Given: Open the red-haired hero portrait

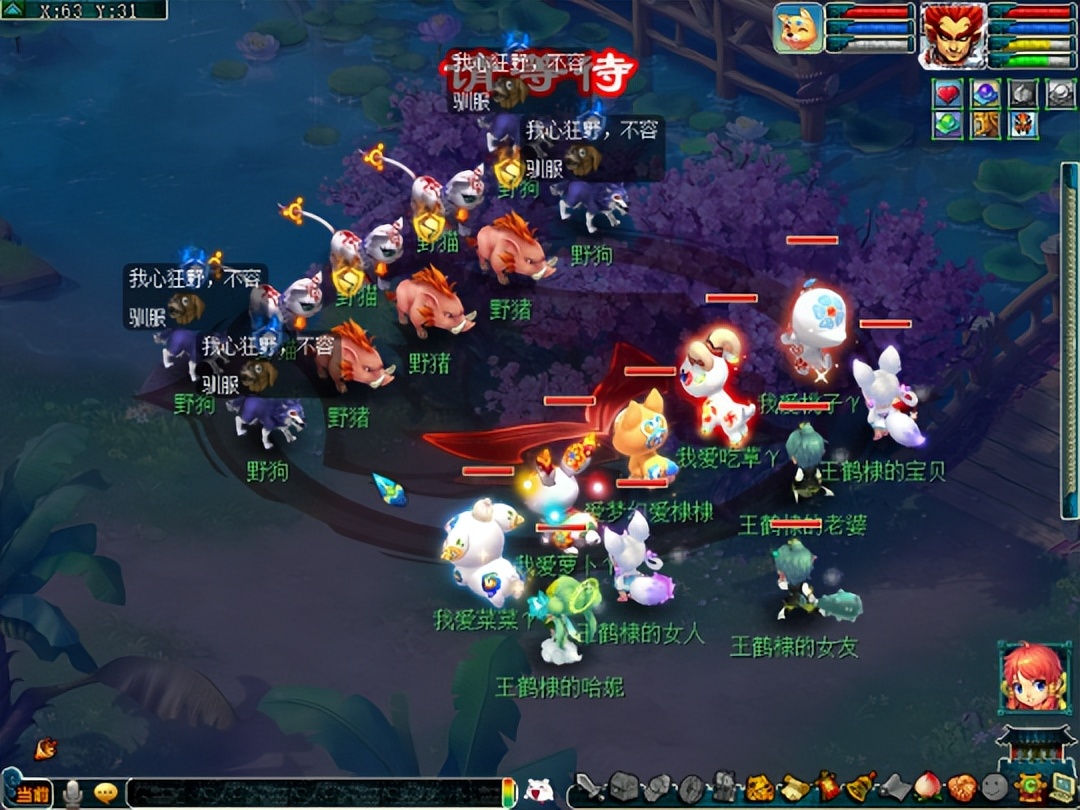Looking at the screenshot, I should pyautogui.click(x=951, y=34).
